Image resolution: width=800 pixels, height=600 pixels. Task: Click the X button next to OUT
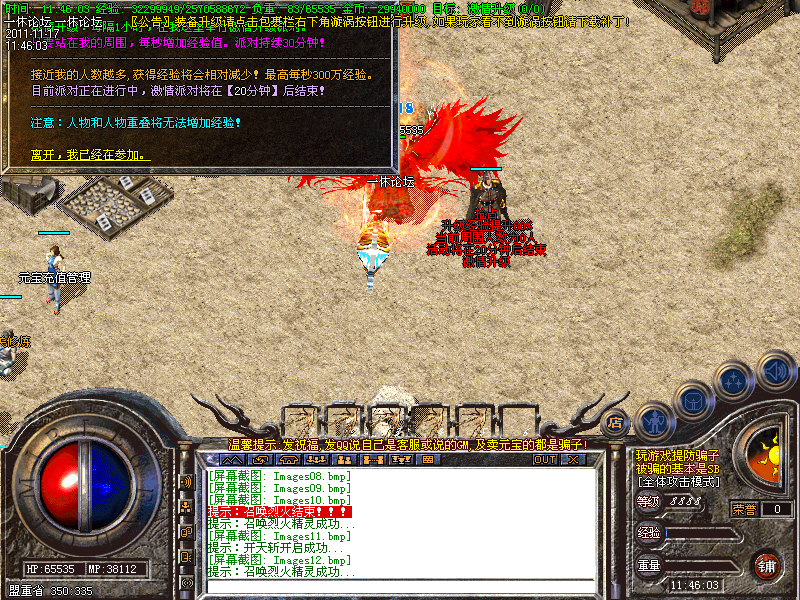pyautogui.click(x=573, y=460)
